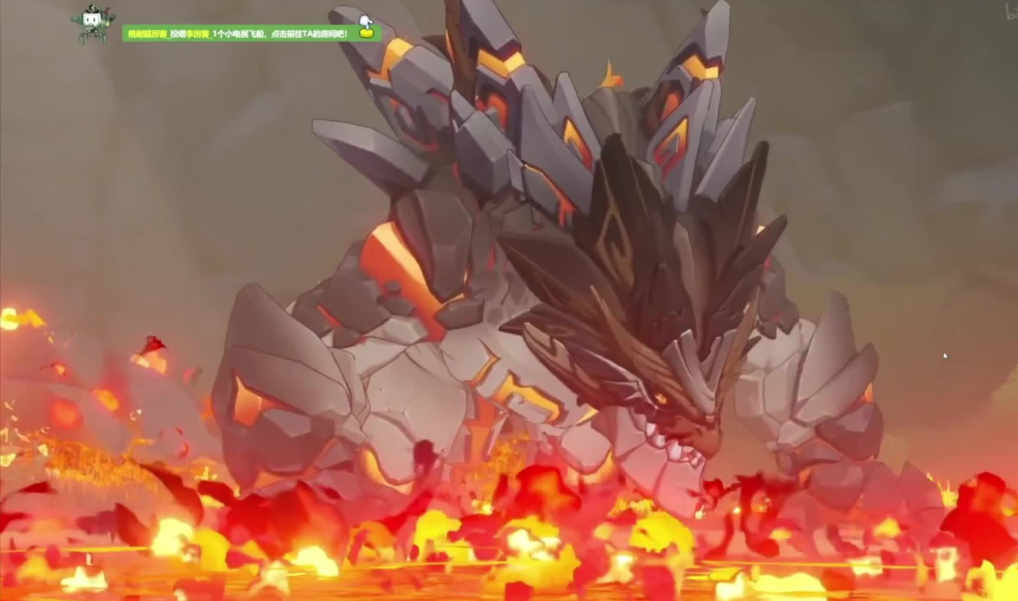Click the green gift banner to visit the room
This screenshot has width=1018, height=601.
click(x=238, y=33)
